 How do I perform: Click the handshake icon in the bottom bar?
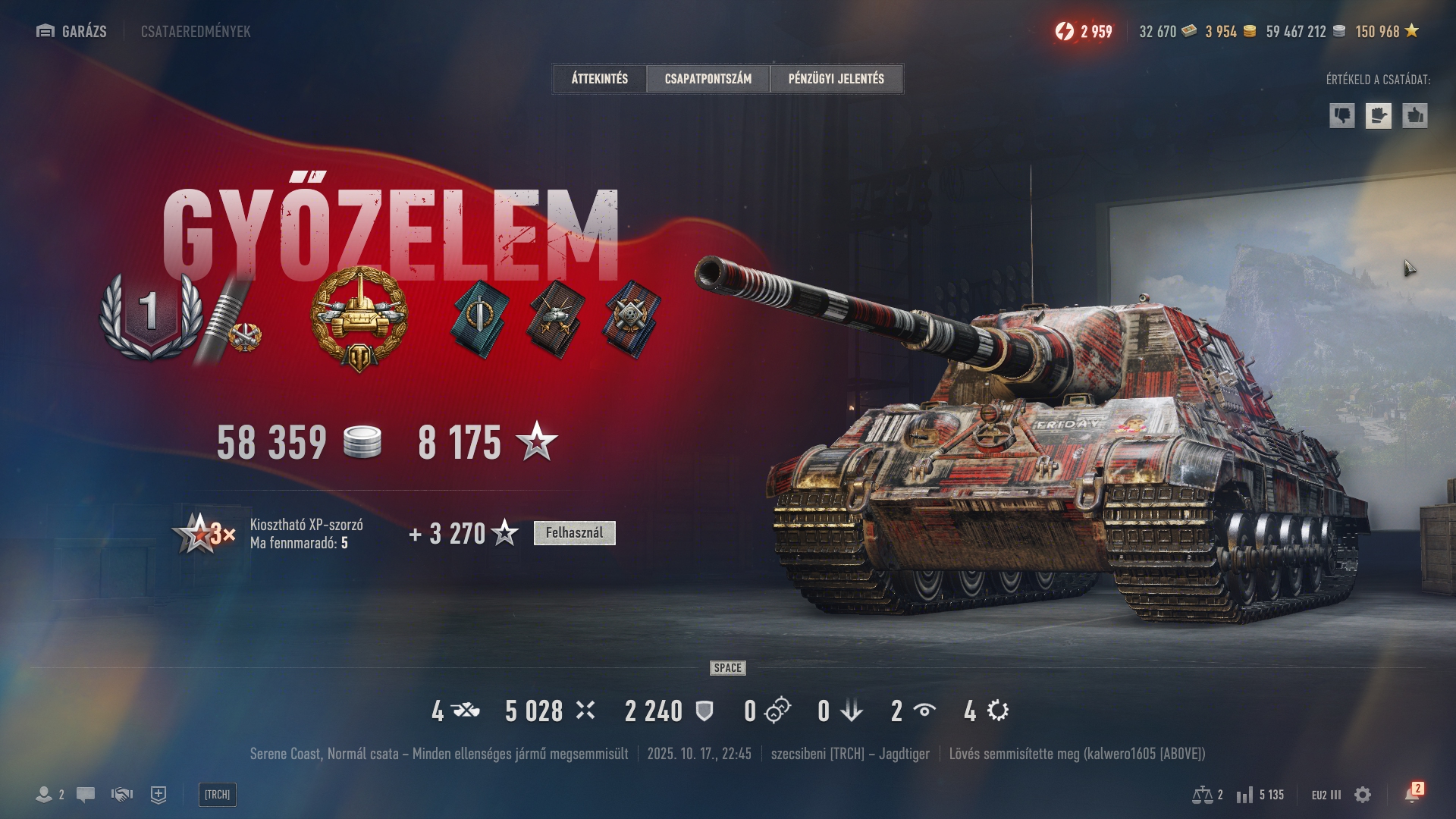click(121, 795)
